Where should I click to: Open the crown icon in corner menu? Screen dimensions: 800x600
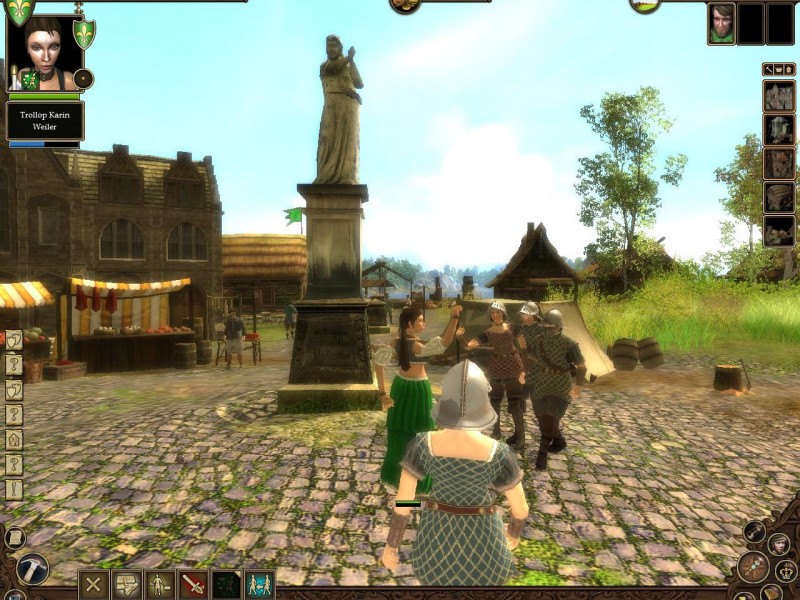786,571
